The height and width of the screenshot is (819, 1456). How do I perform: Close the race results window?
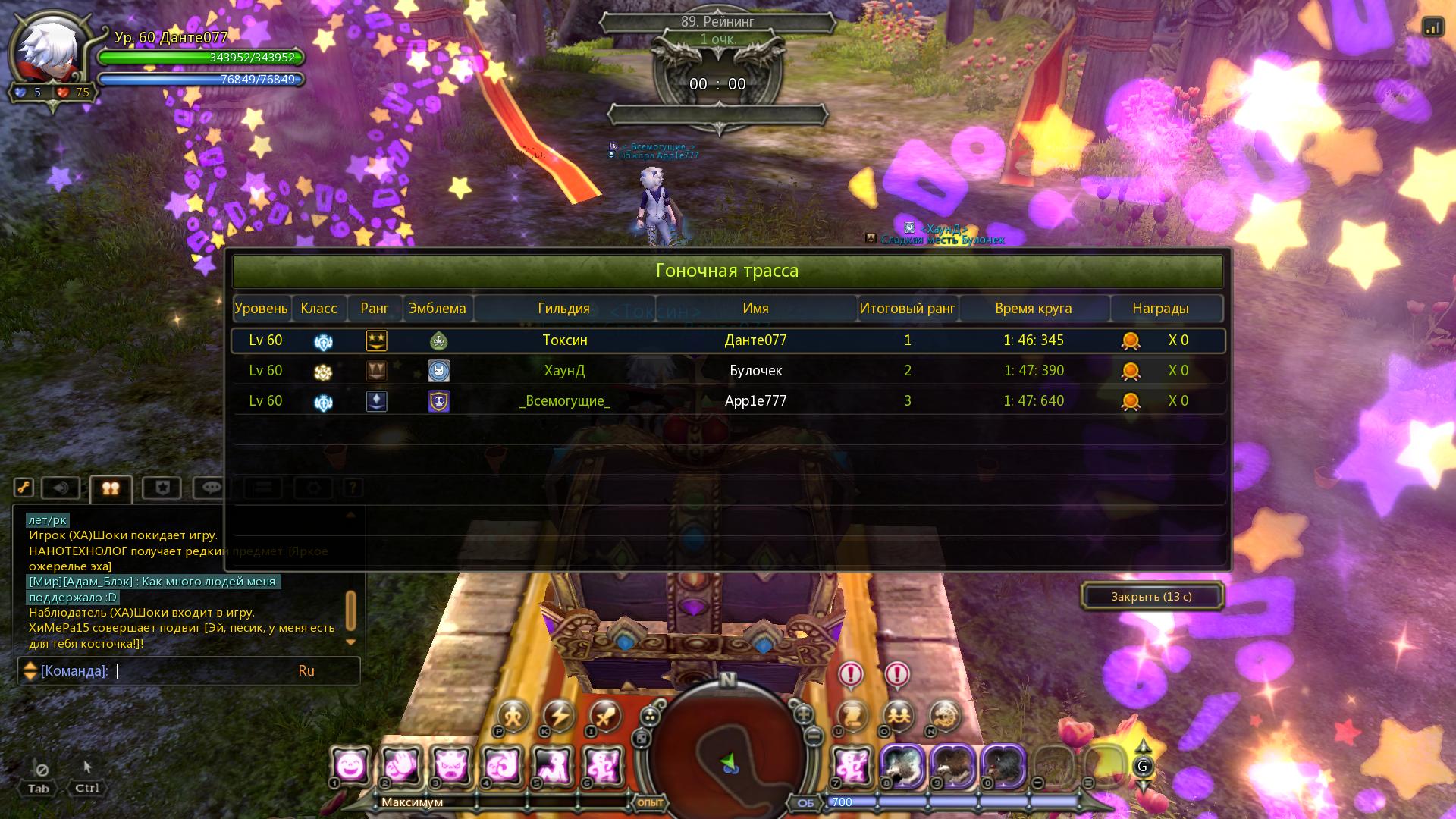(1151, 597)
